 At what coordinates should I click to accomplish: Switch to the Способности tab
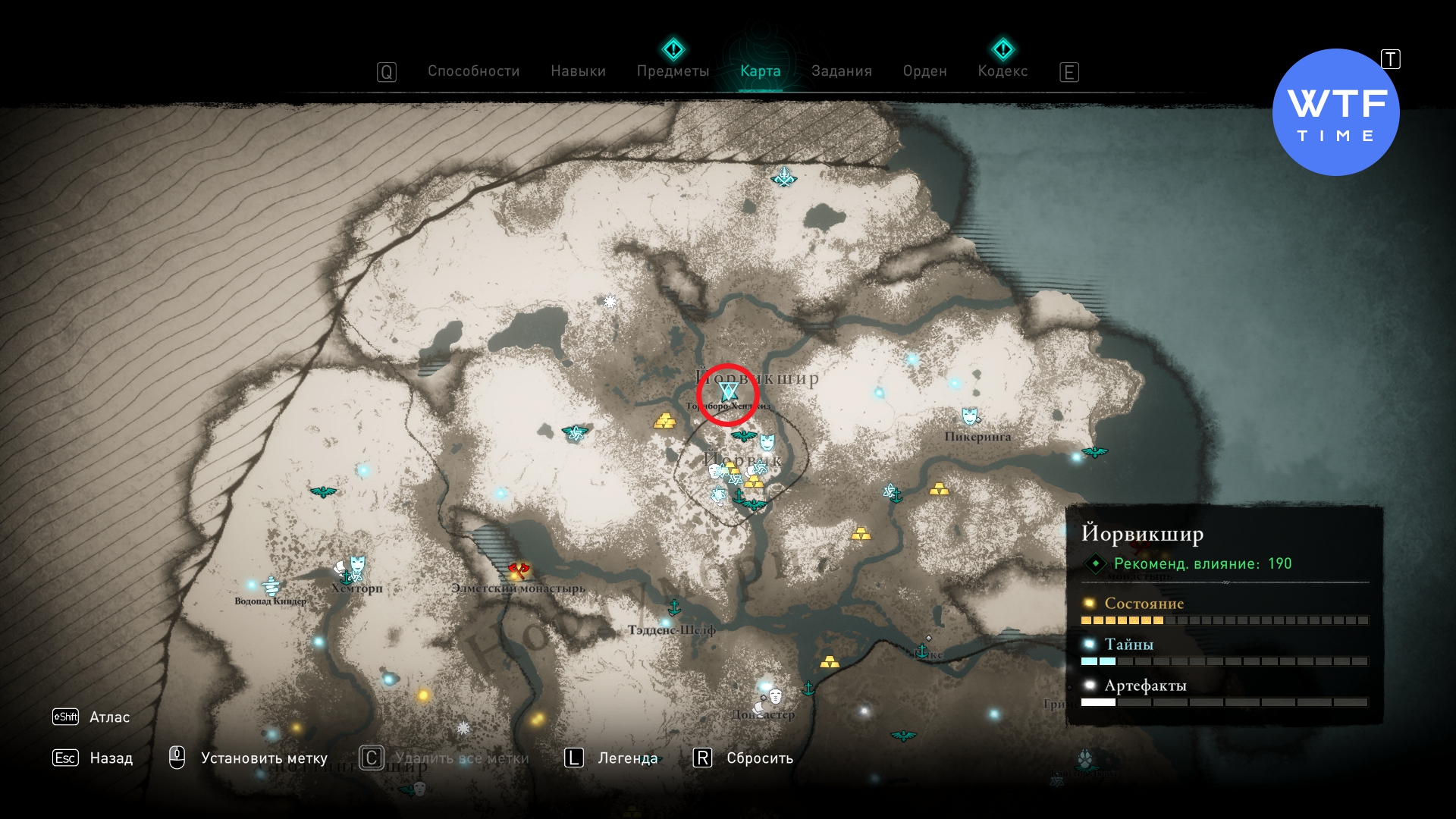[x=473, y=71]
